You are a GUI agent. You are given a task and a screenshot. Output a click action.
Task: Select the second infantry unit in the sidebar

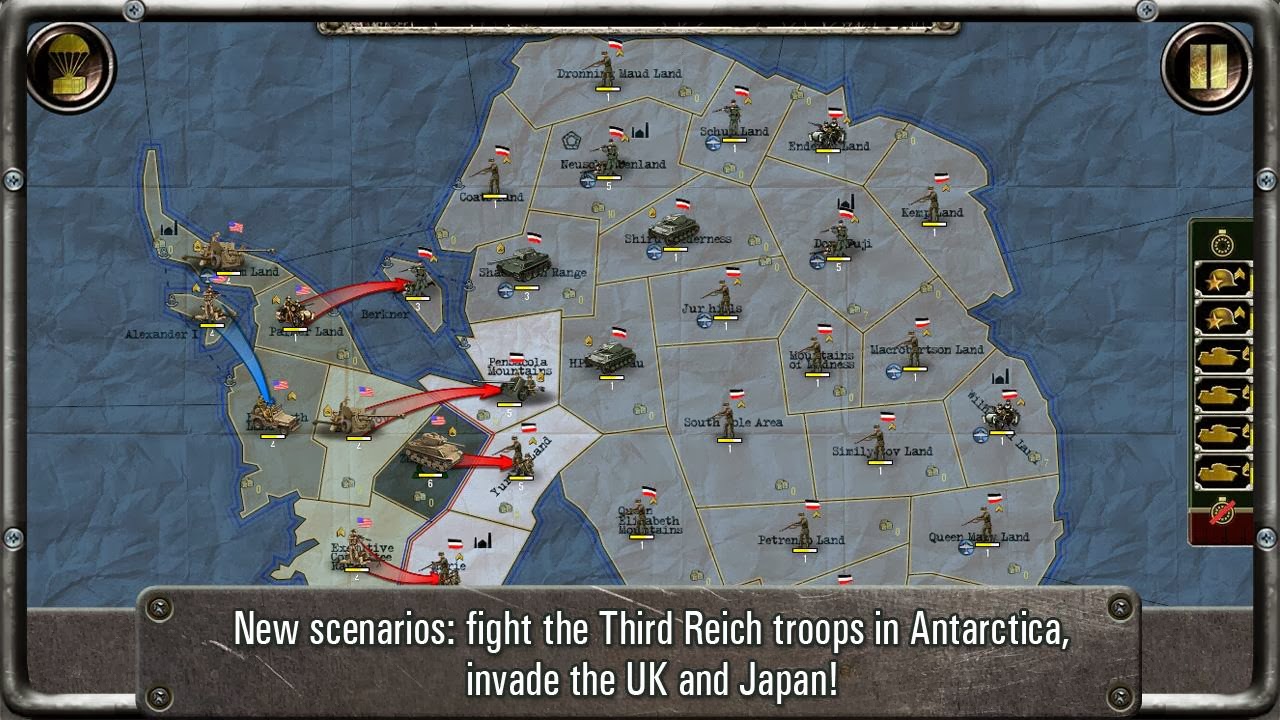tap(1222, 313)
